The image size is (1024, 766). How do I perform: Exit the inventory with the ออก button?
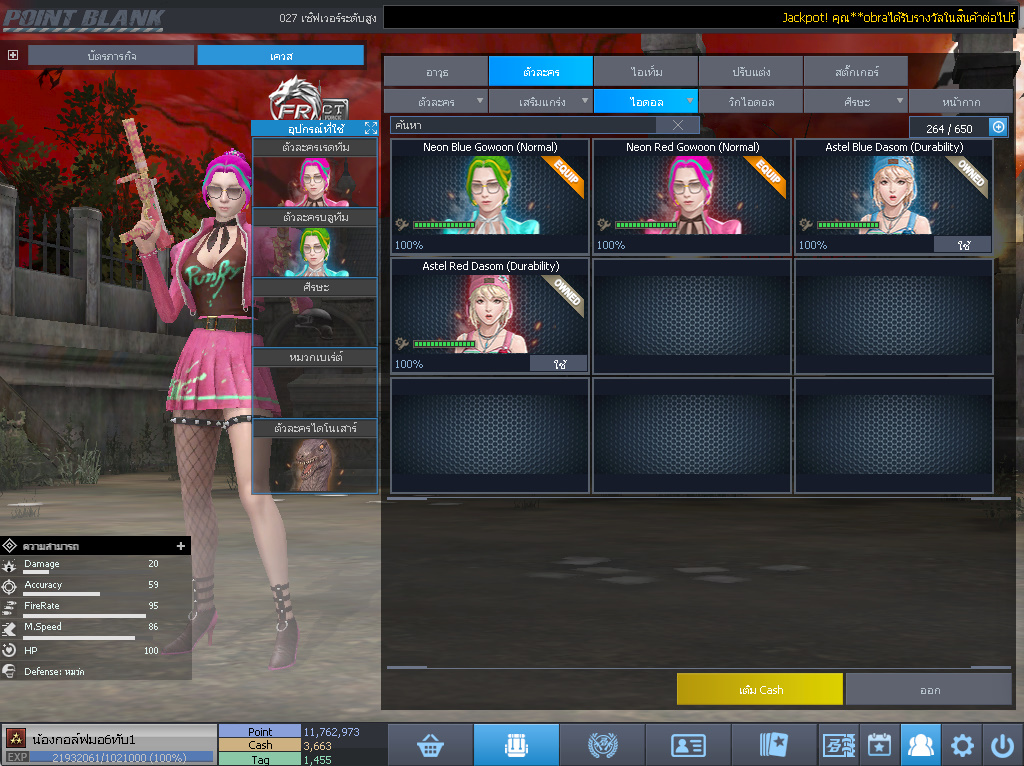click(929, 689)
